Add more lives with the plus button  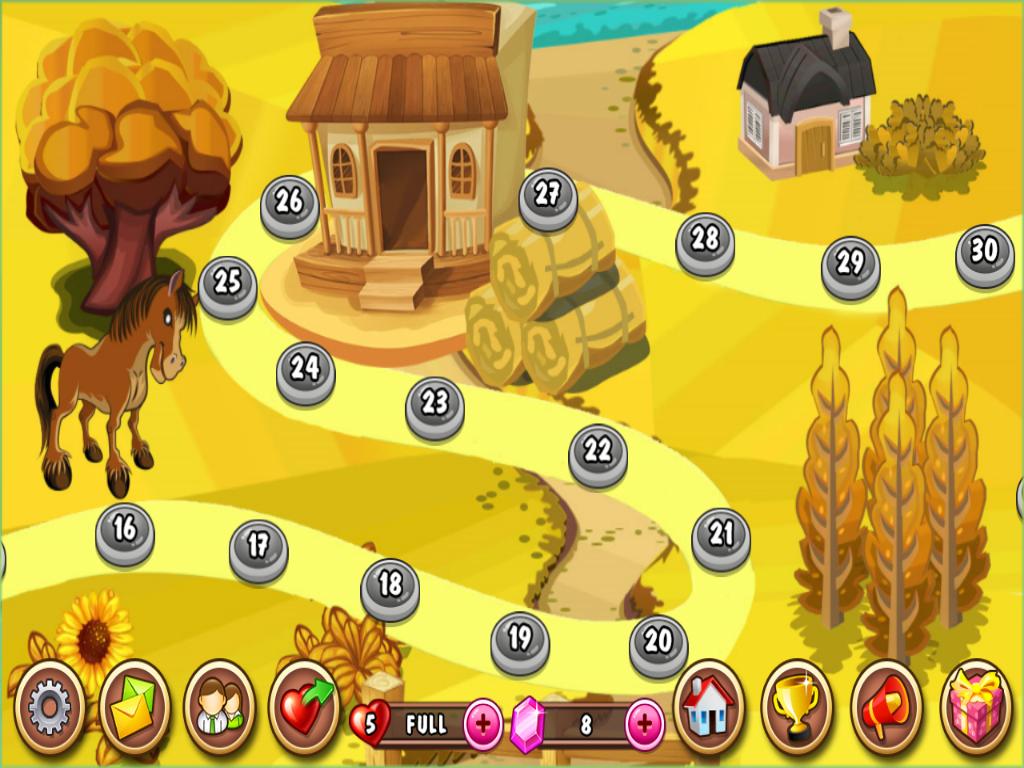[484, 724]
